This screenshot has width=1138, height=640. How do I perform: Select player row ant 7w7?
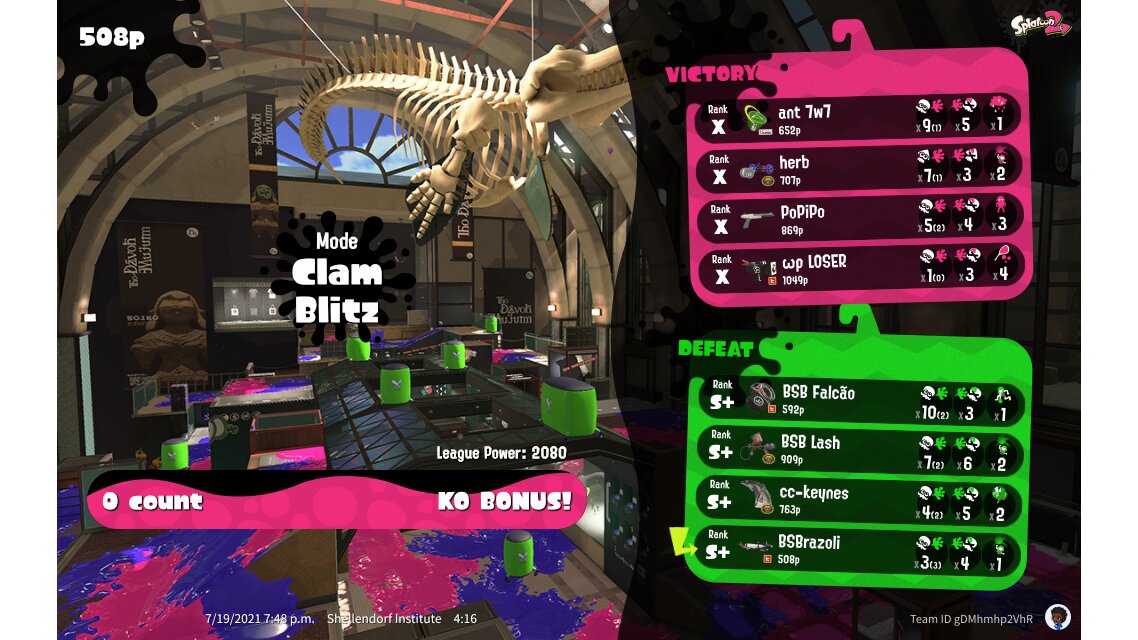860,117
